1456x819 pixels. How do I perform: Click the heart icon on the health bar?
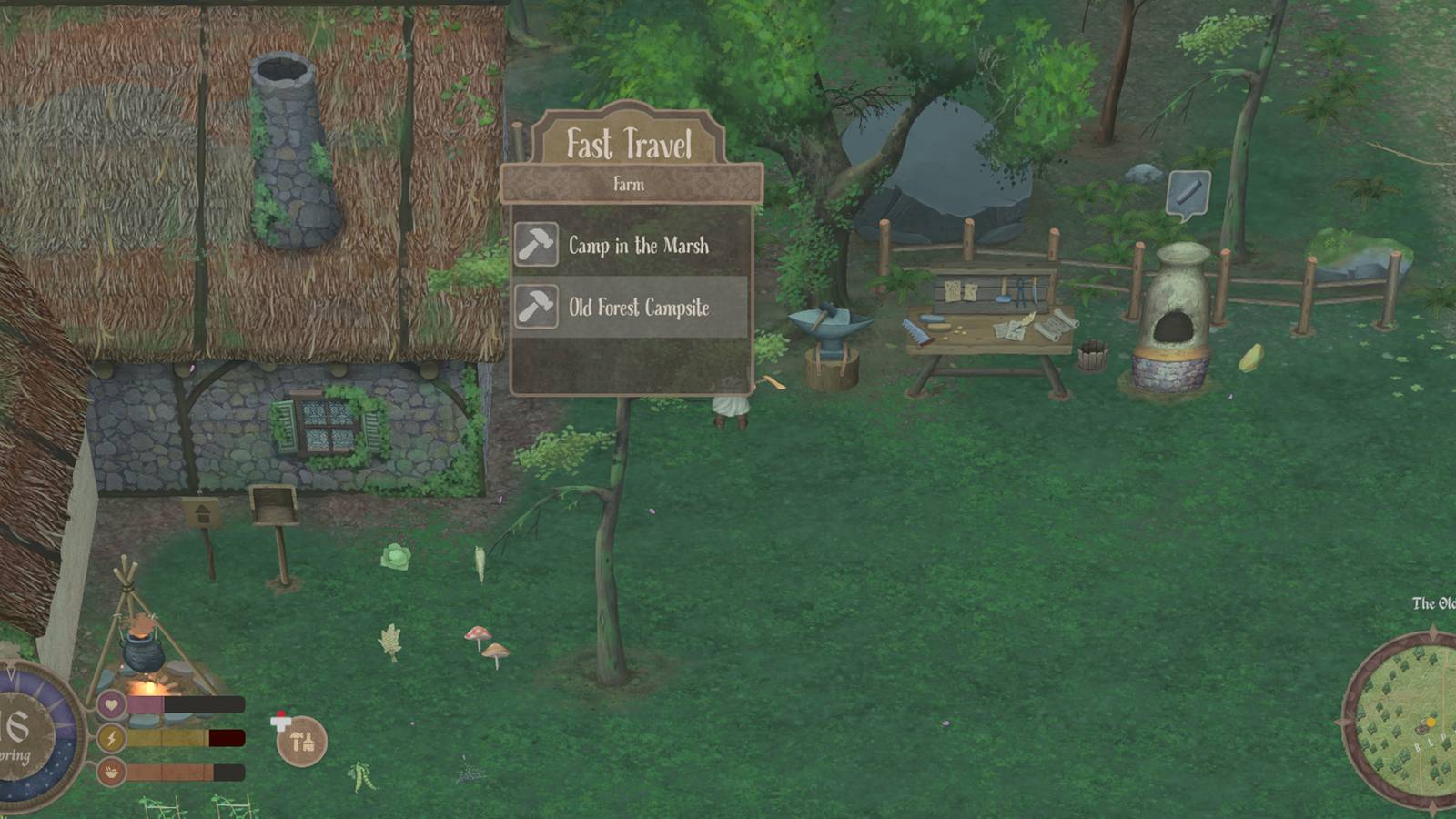tap(111, 703)
